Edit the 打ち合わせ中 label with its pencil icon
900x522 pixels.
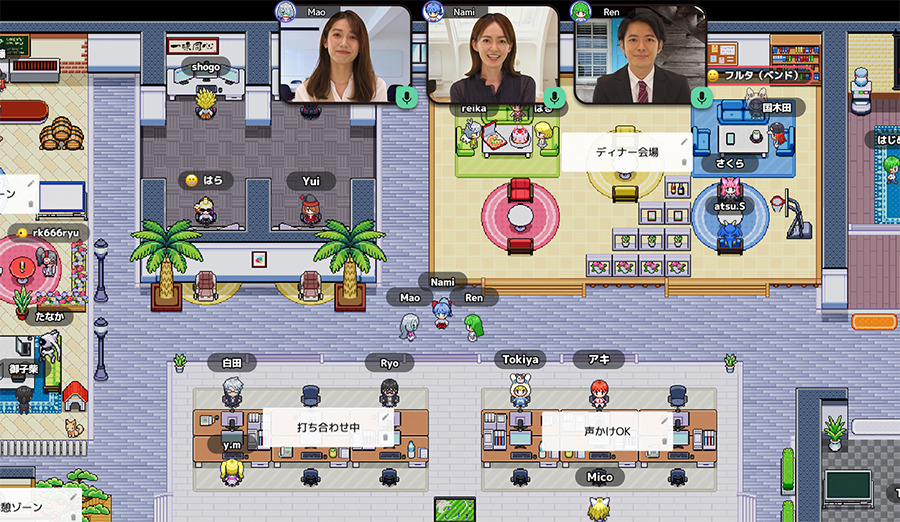point(385,418)
